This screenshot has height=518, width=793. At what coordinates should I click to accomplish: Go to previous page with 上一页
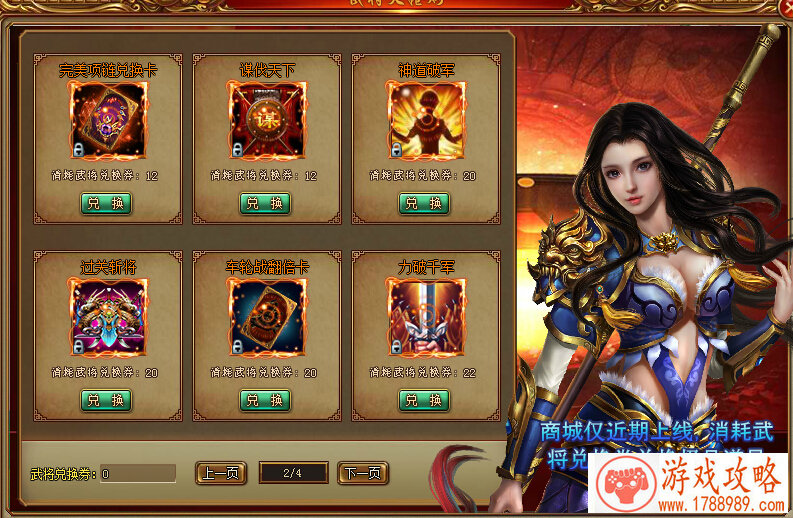coord(221,473)
